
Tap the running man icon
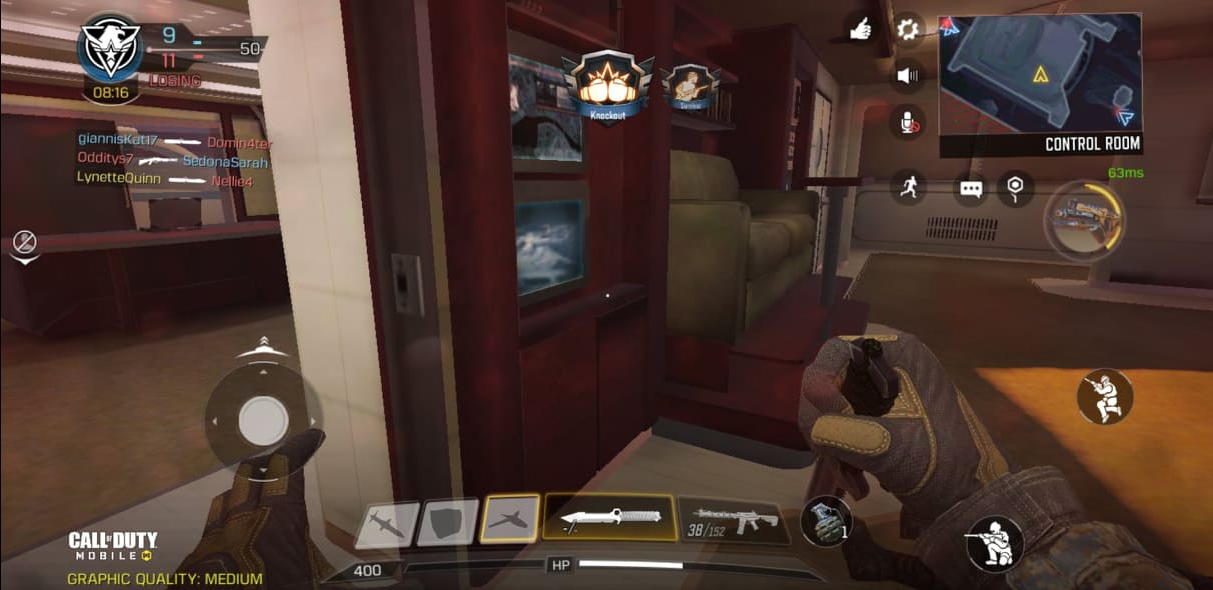(x=909, y=187)
